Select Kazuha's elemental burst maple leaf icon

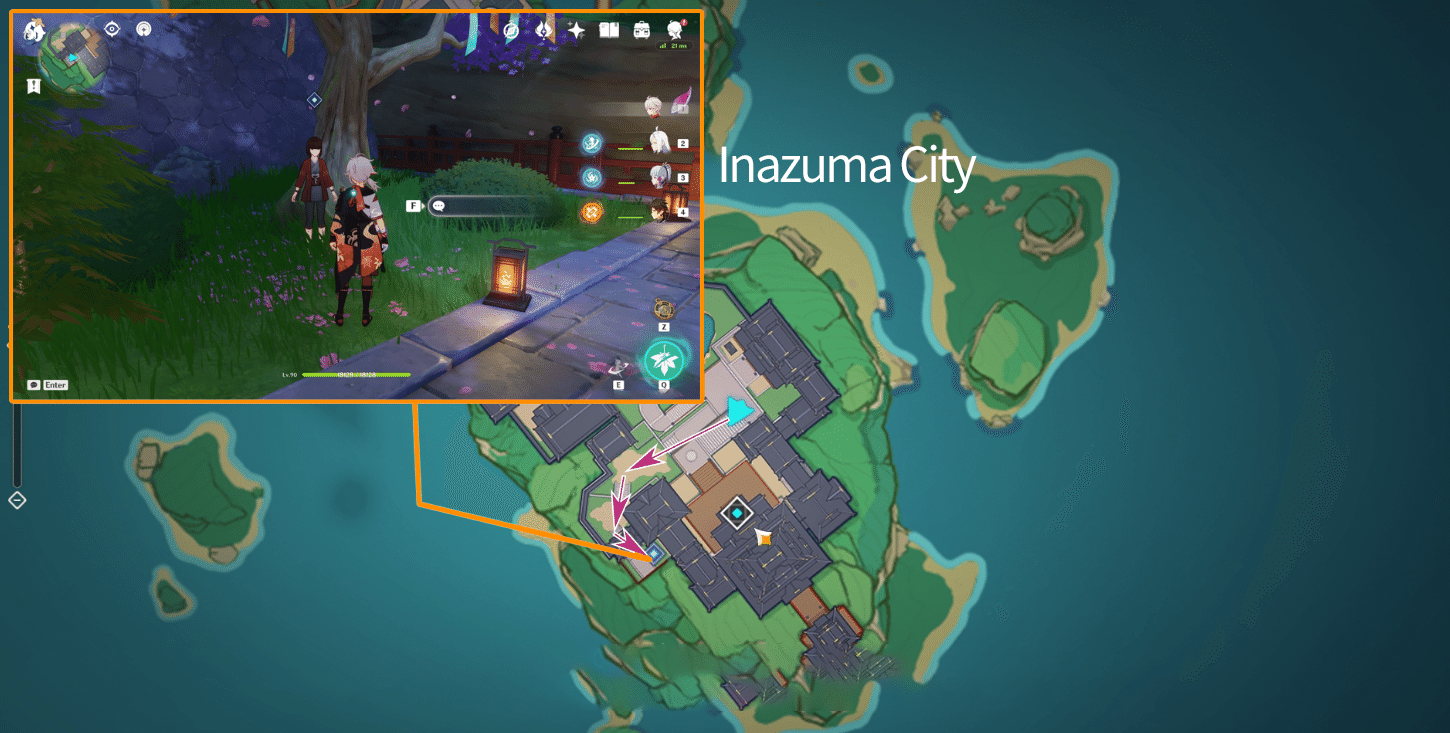click(664, 360)
